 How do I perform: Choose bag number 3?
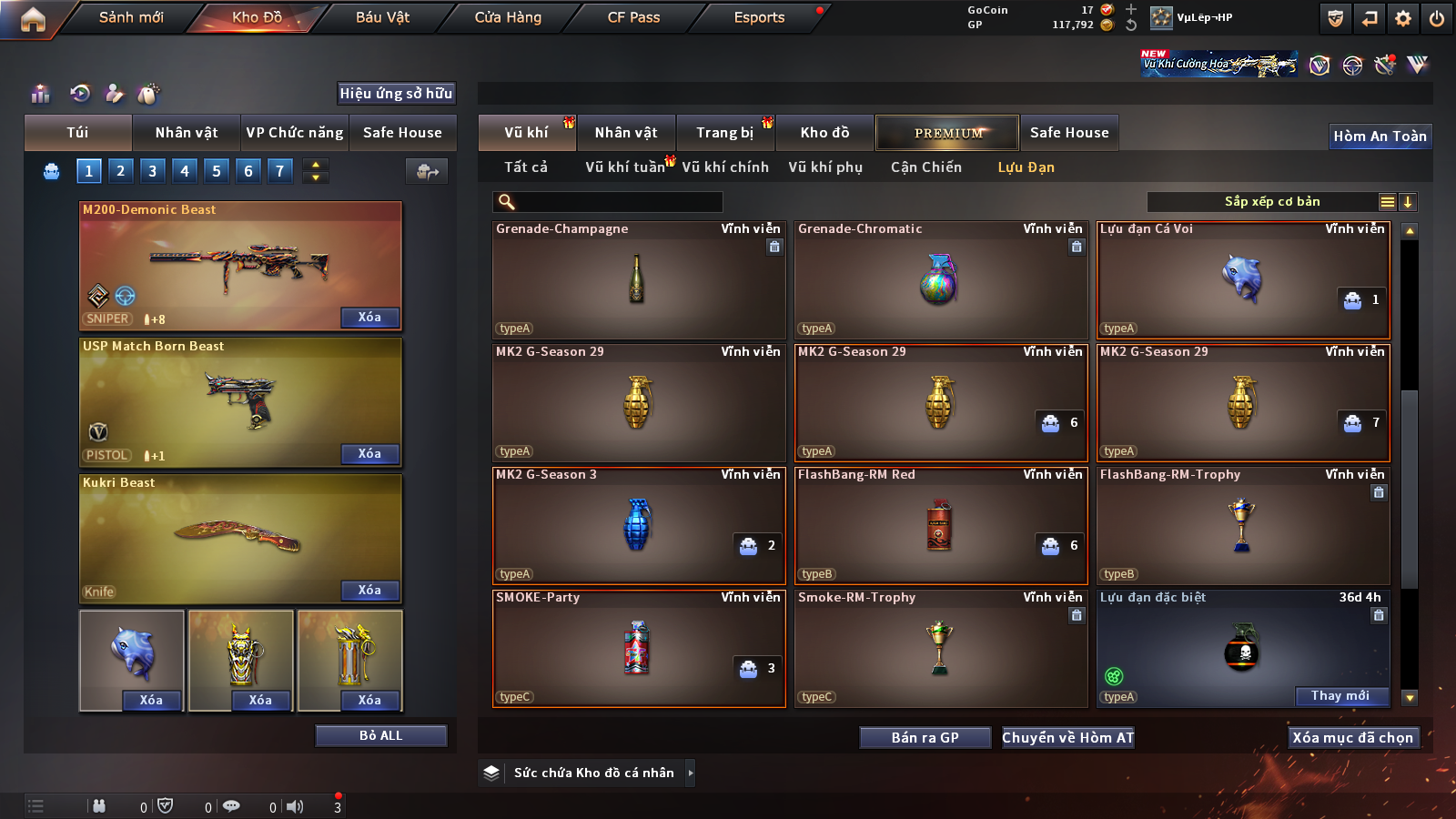[152, 171]
